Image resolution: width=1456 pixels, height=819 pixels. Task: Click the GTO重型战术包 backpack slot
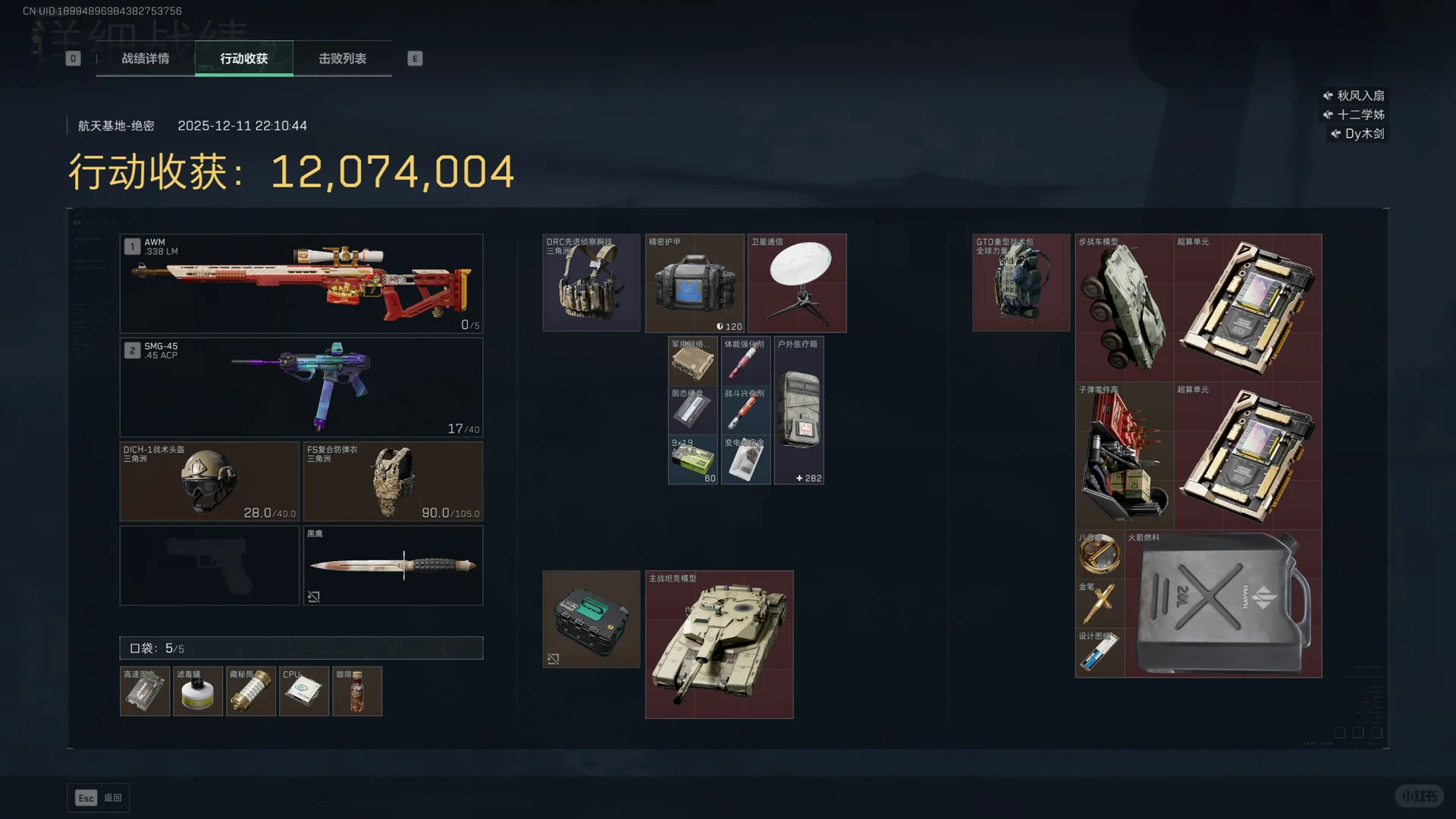1021,283
